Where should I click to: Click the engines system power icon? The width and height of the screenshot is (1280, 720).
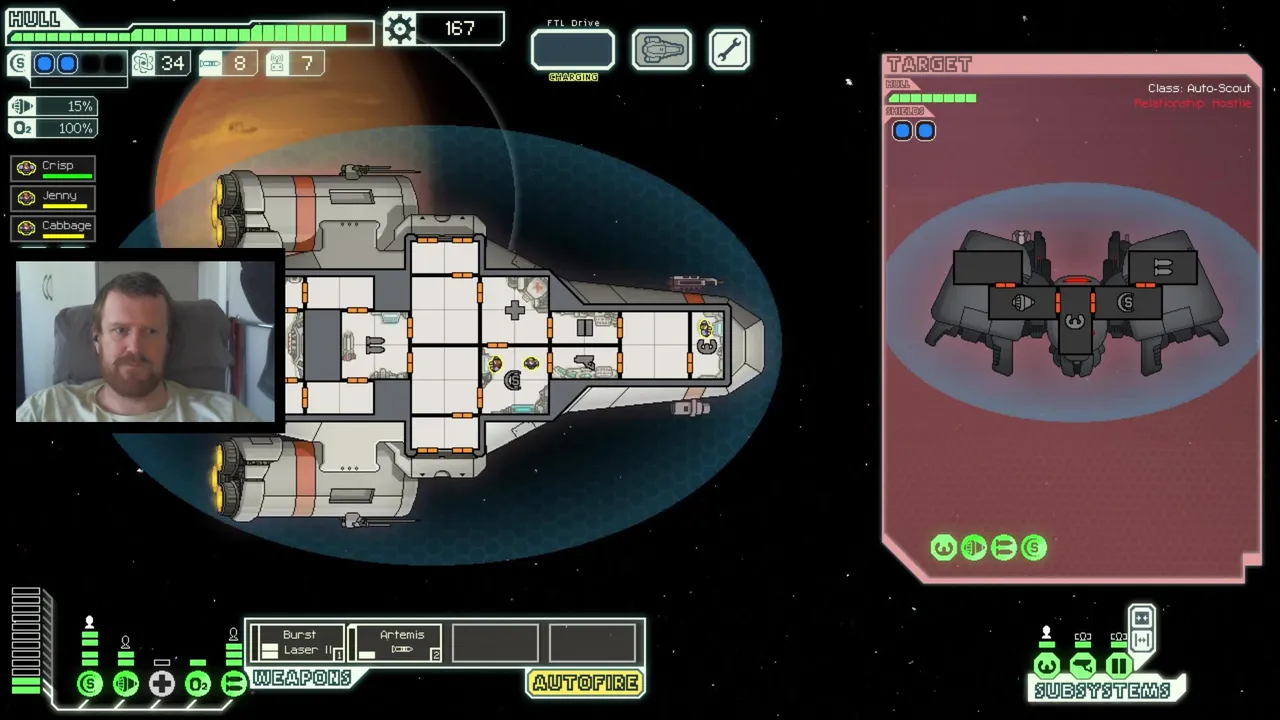click(x=126, y=684)
